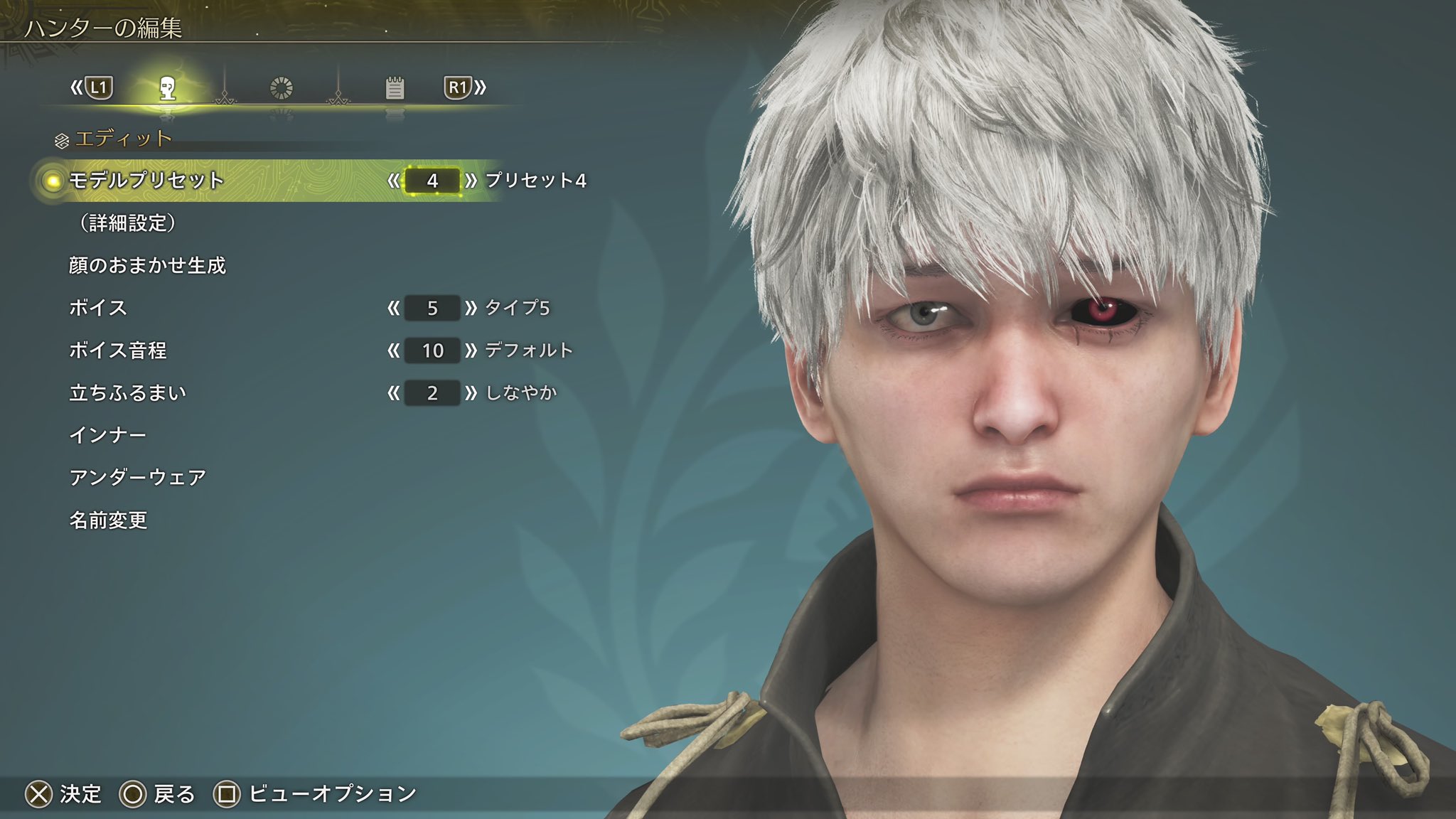Choose 名前変更 to rename the hunter

pos(108,520)
